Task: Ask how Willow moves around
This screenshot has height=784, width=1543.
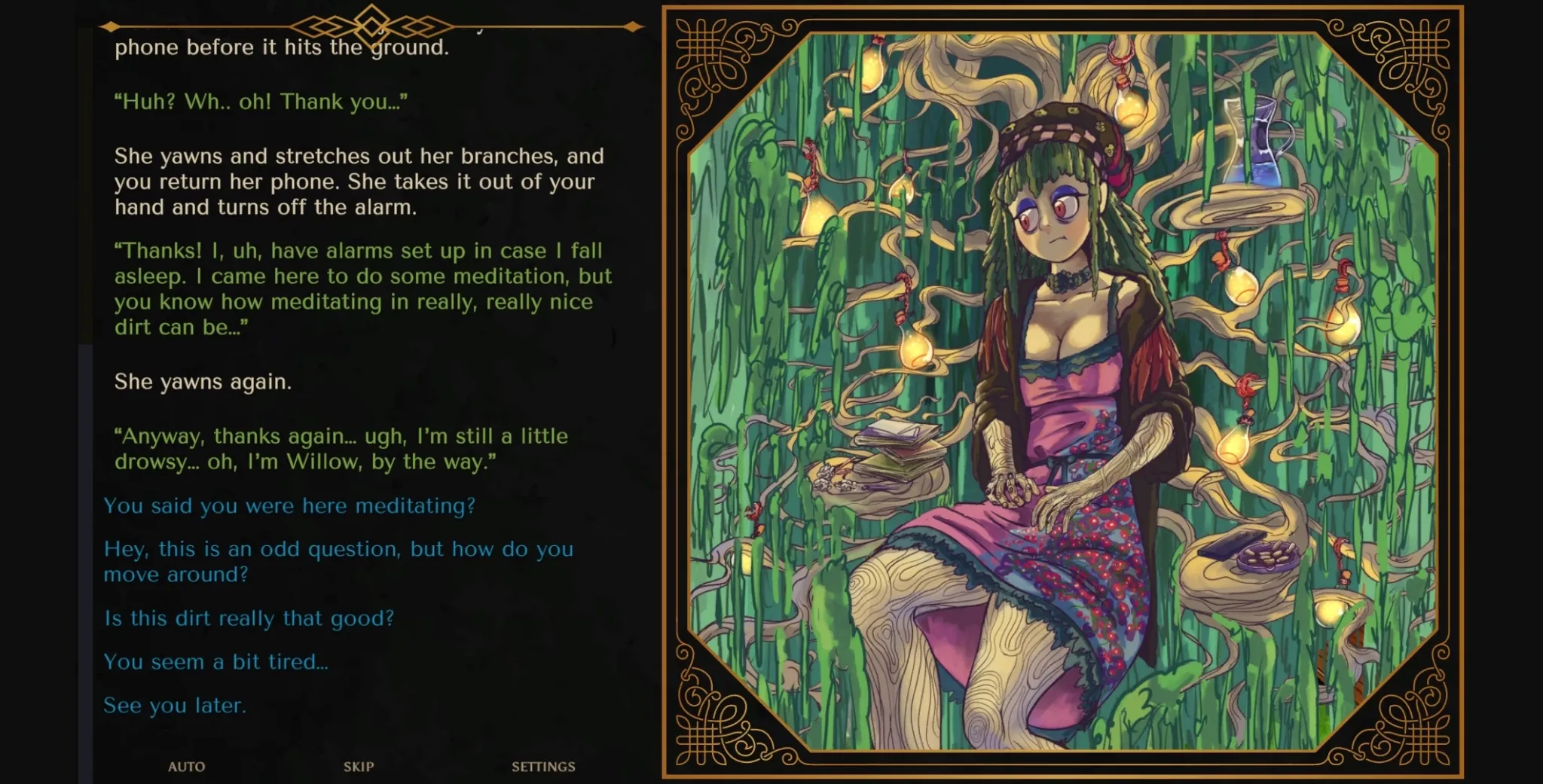Action: [339, 561]
